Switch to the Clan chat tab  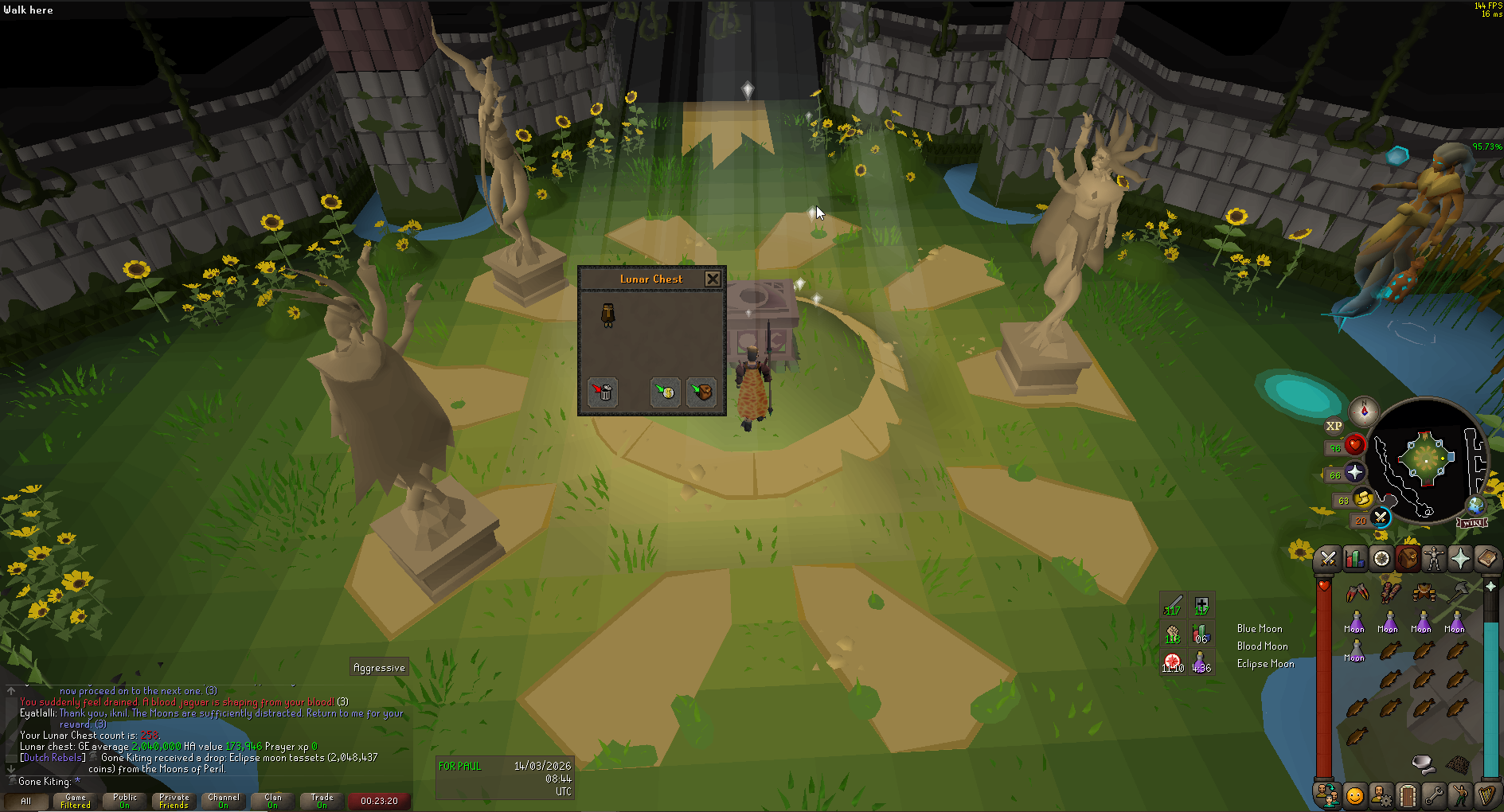coord(273,801)
